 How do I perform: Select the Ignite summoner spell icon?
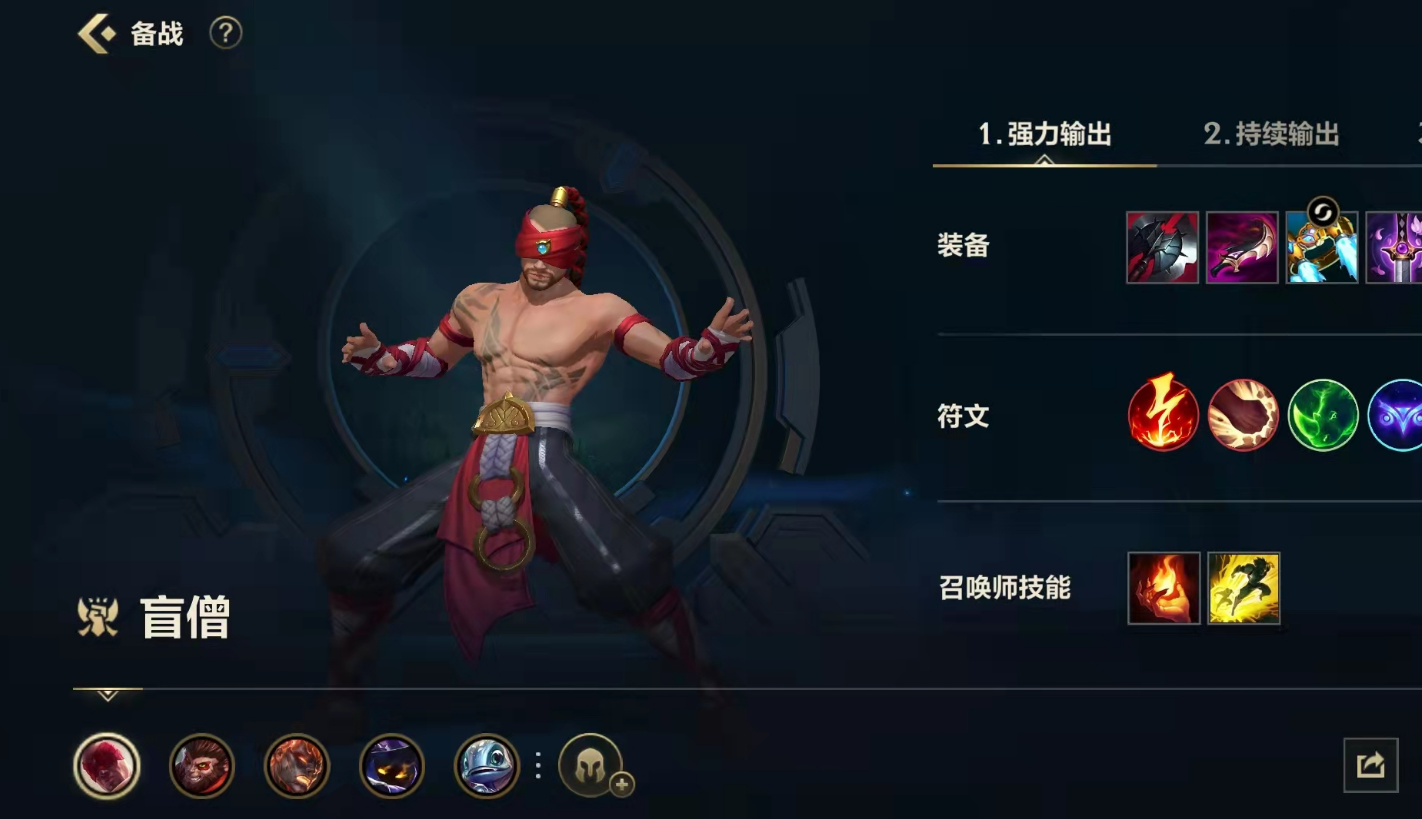tap(1162, 589)
